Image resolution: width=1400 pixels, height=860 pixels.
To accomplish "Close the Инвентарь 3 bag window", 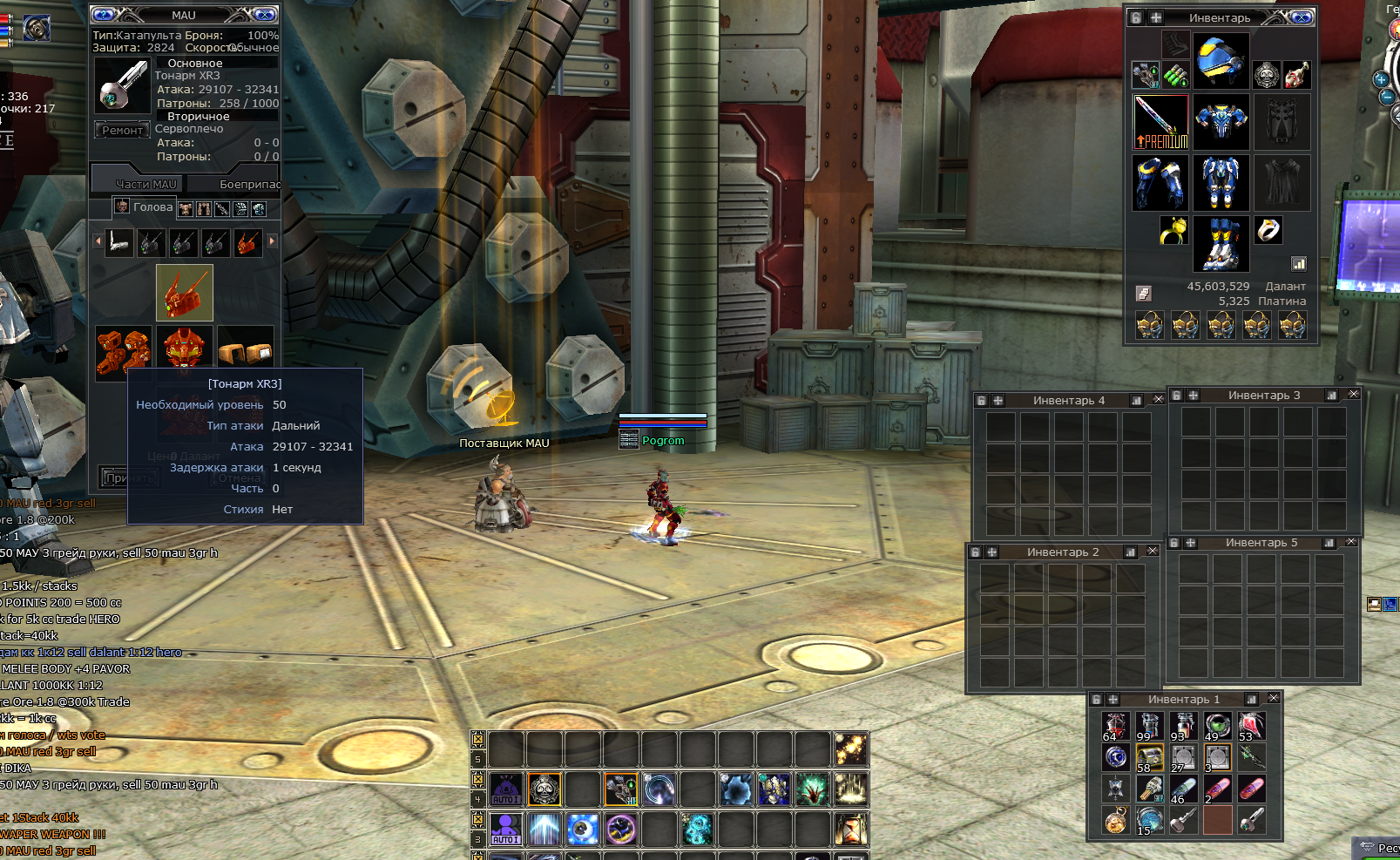I will click(1353, 395).
